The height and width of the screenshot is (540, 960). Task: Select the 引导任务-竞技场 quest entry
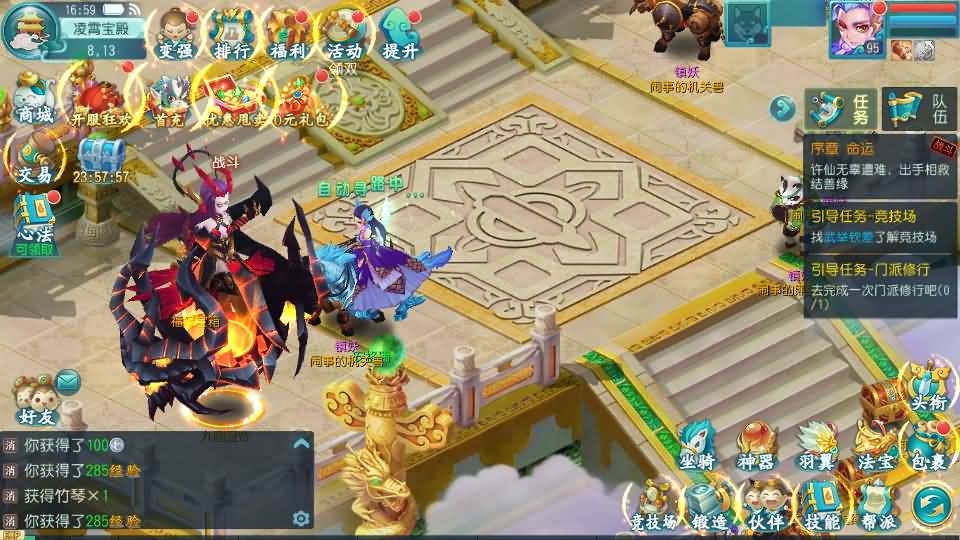pyautogui.click(x=880, y=226)
